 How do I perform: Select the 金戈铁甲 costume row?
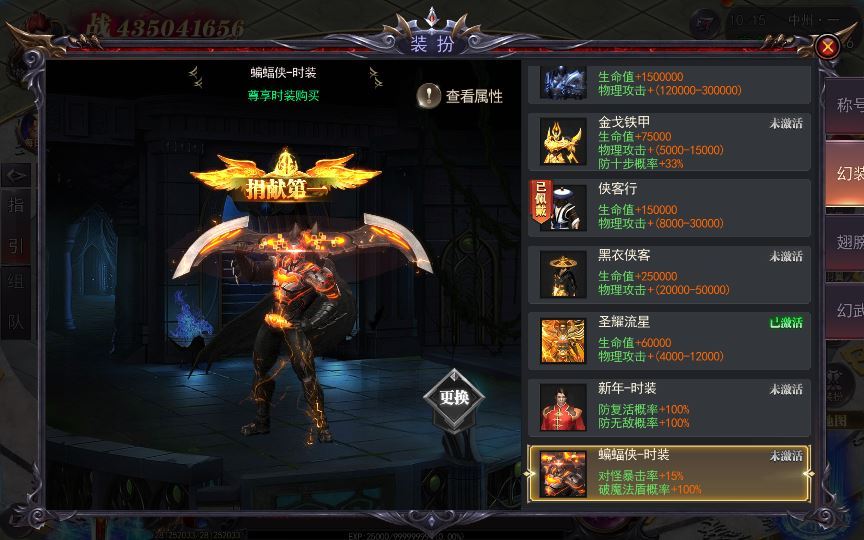669,142
